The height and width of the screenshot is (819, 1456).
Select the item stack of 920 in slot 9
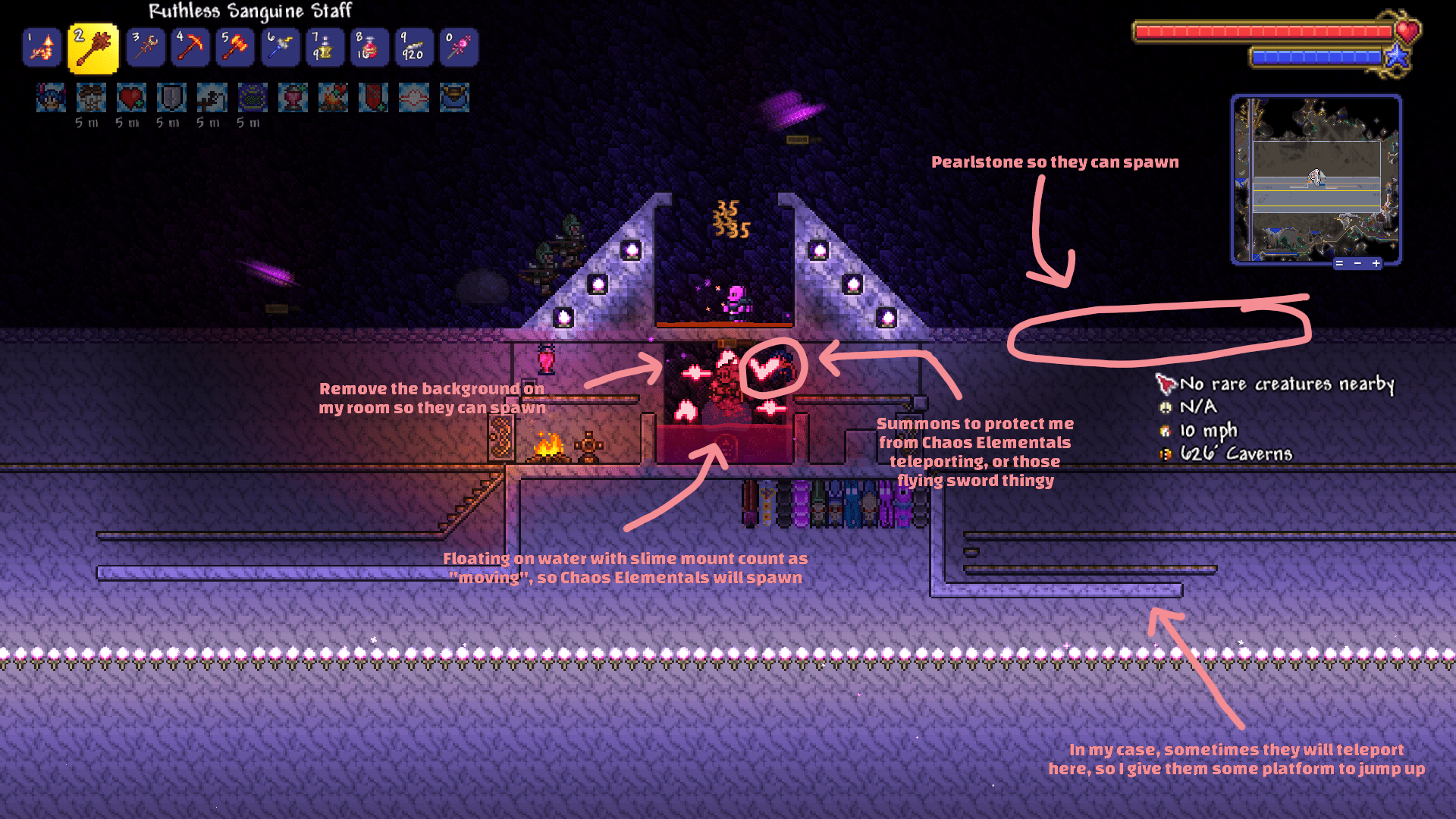click(413, 47)
